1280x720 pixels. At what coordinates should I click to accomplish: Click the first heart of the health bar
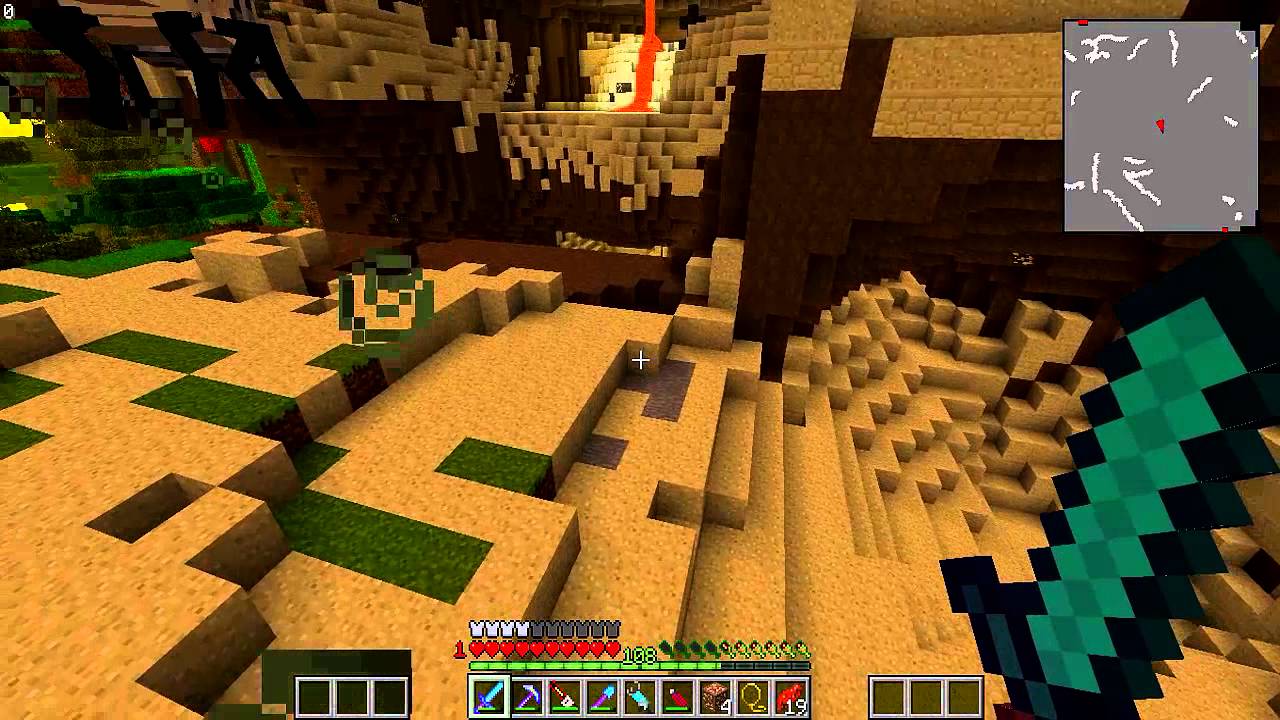476,647
